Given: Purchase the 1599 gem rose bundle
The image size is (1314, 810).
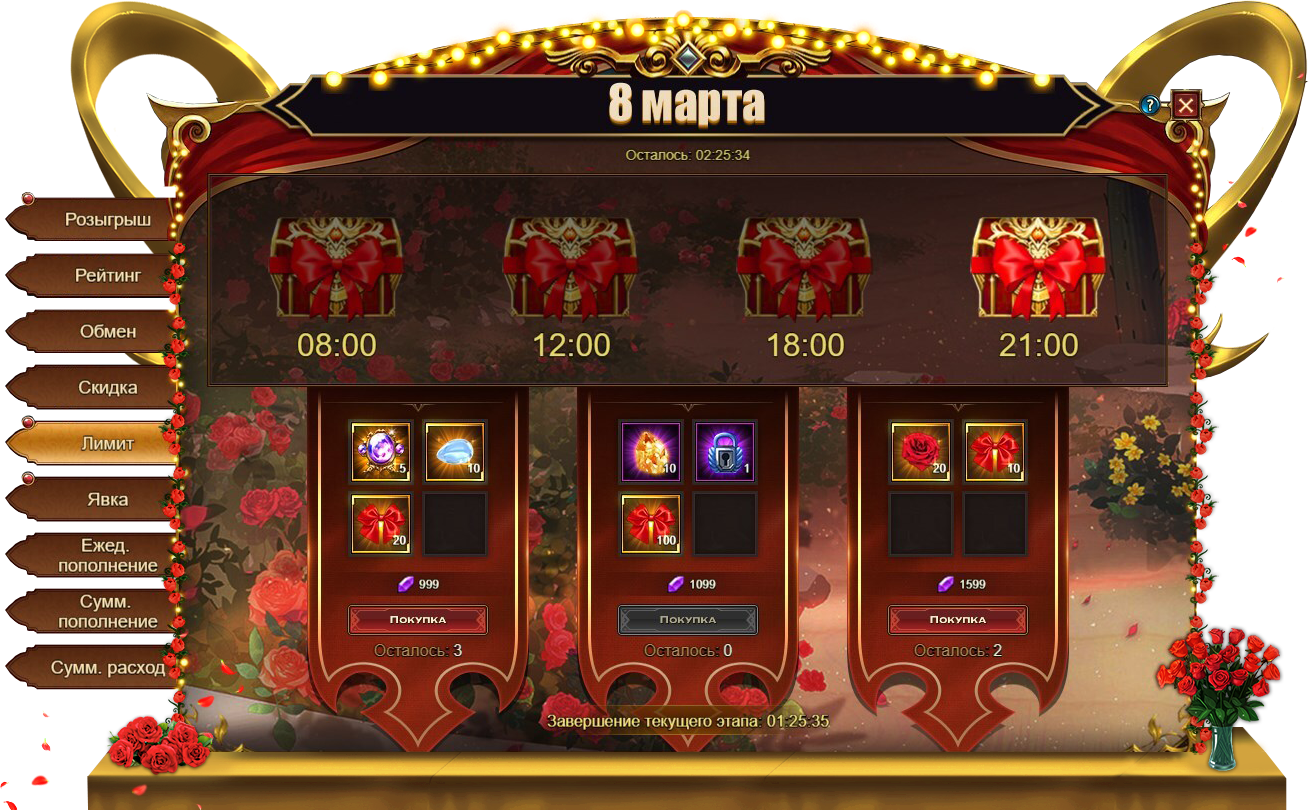Looking at the screenshot, I should click(x=957, y=620).
